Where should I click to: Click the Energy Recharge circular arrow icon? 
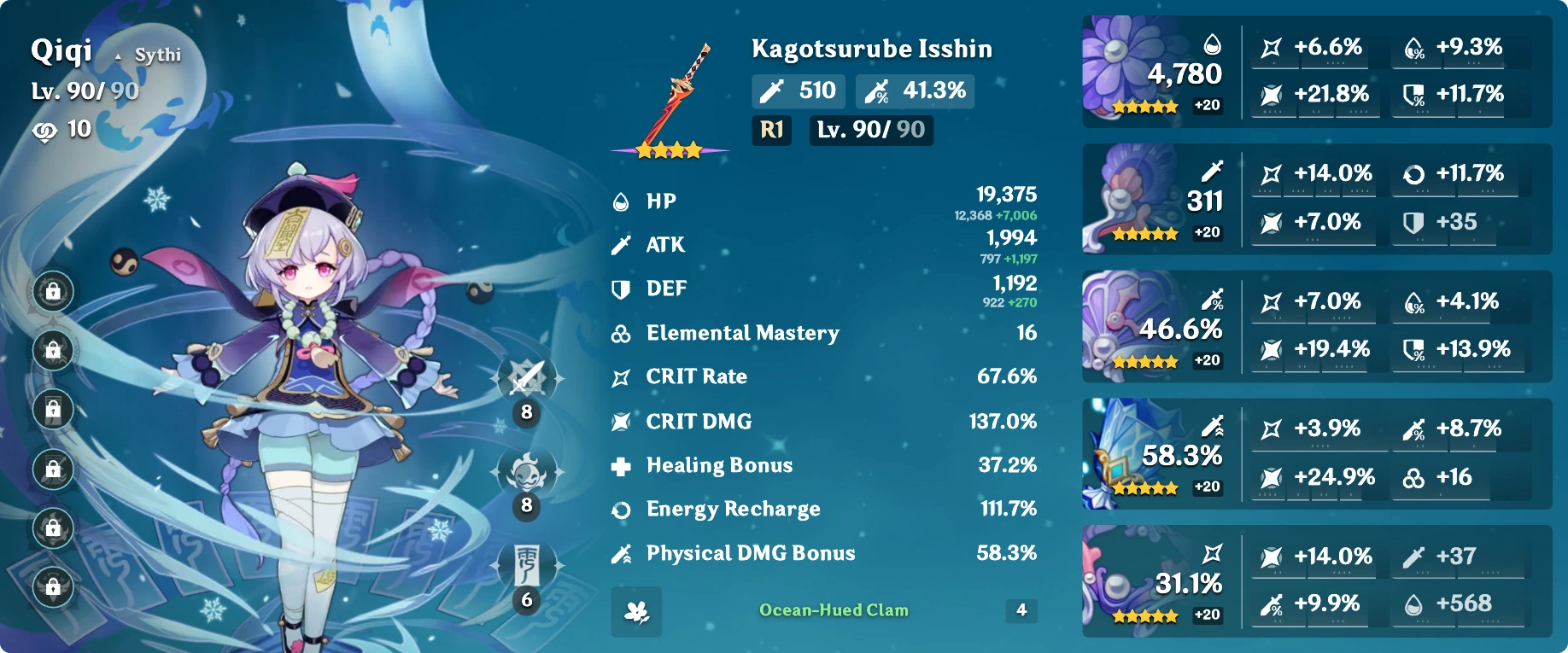click(x=622, y=509)
